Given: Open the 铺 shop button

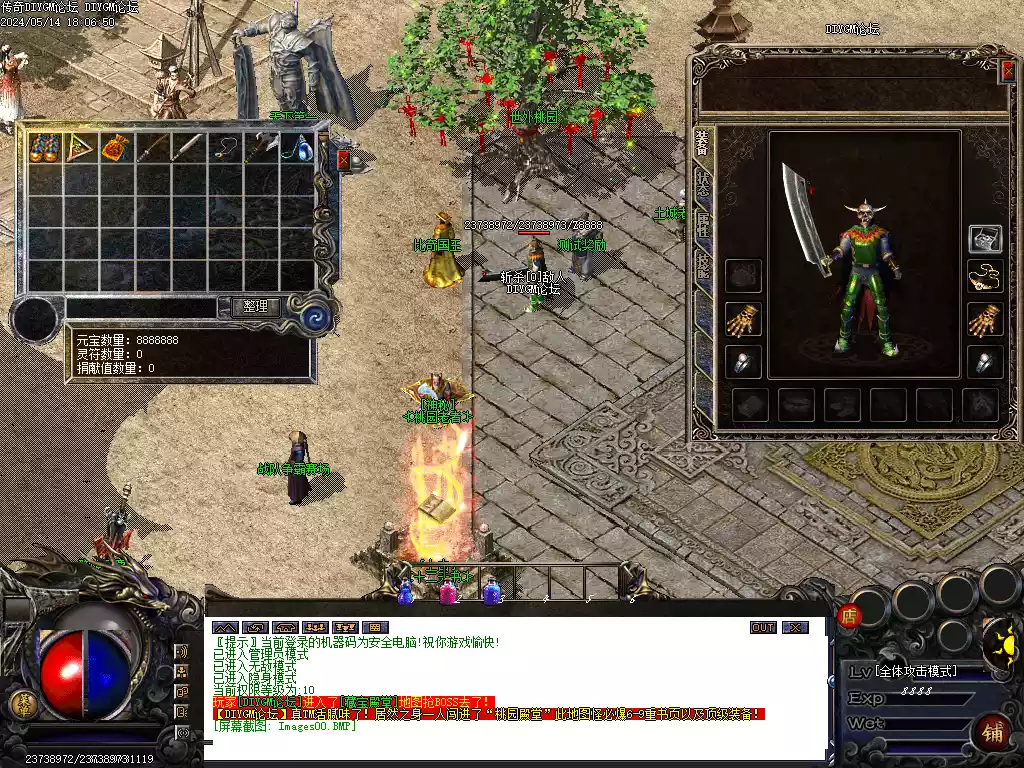Looking at the screenshot, I should pyautogui.click(x=993, y=731).
